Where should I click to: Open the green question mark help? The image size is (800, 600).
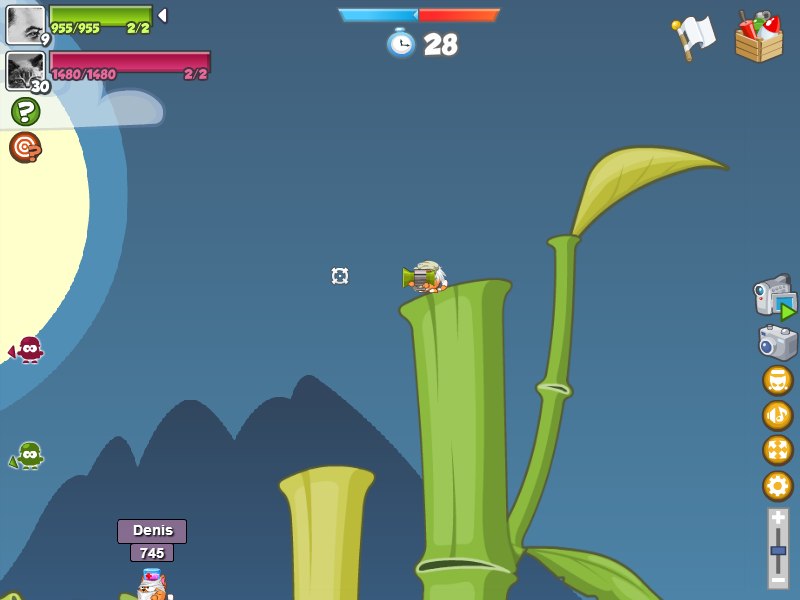point(26,111)
